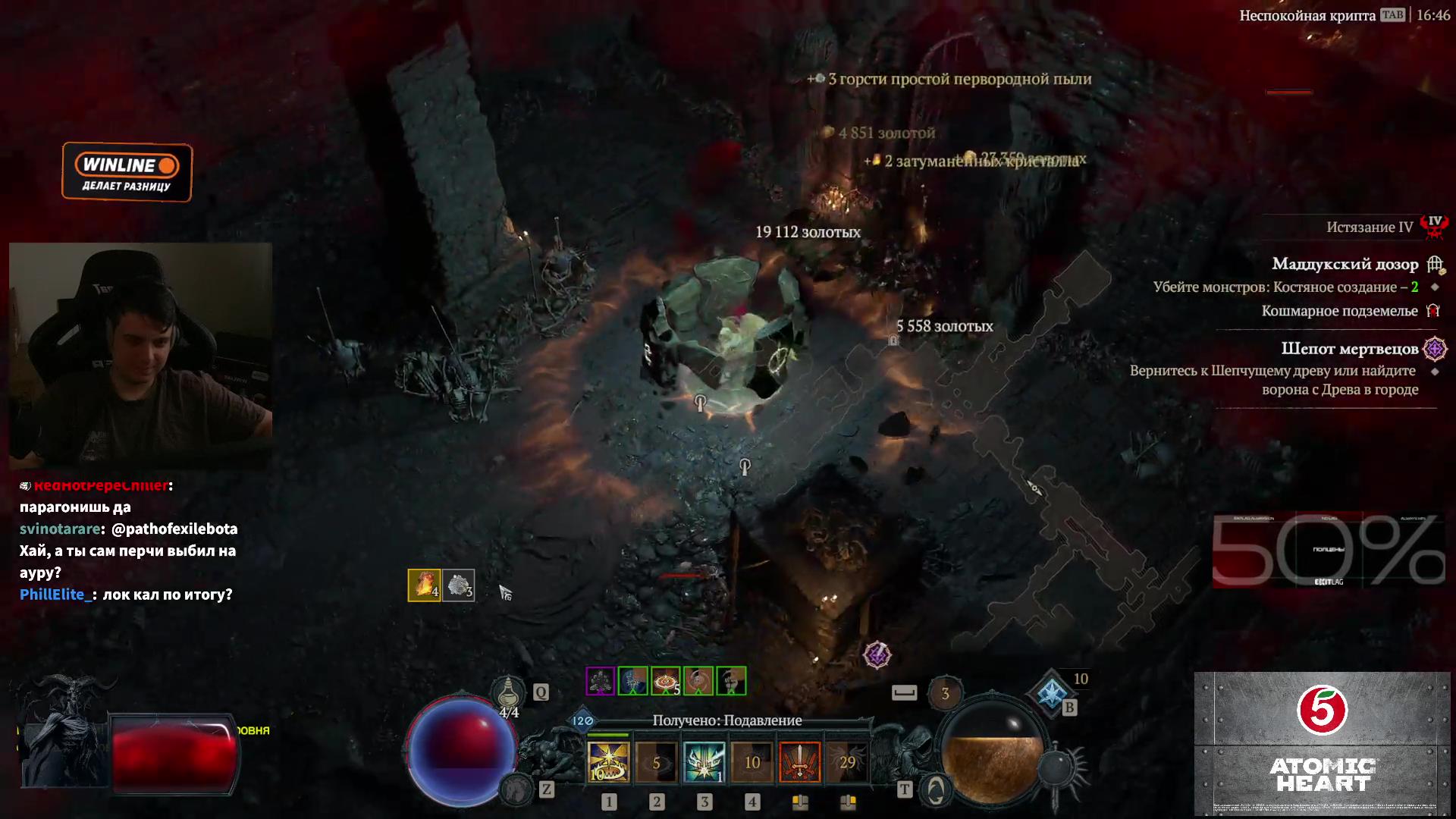
Task: Open the blue crystal icon above the resource orb
Action: 1052,692
